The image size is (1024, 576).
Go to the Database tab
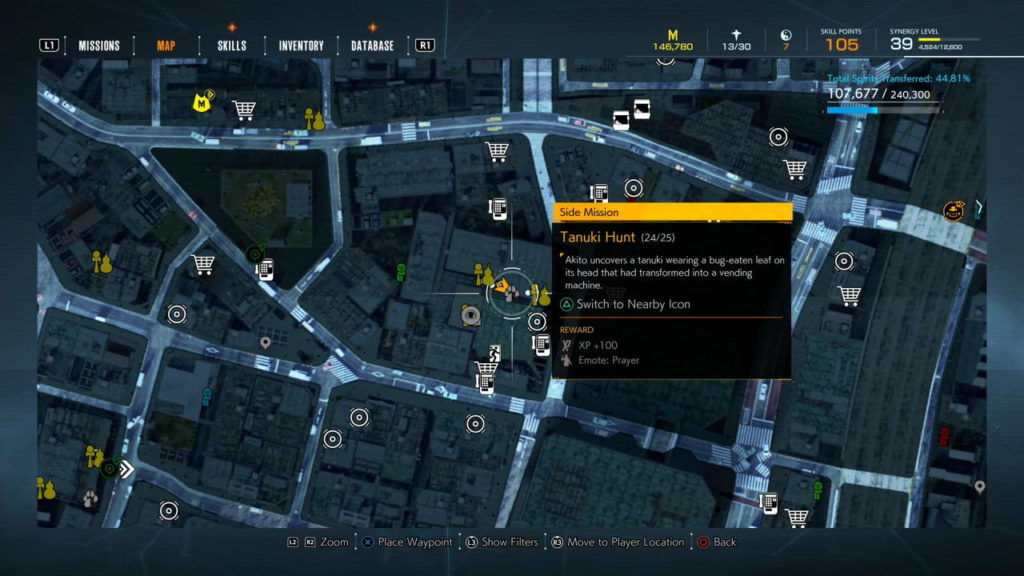point(372,45)
